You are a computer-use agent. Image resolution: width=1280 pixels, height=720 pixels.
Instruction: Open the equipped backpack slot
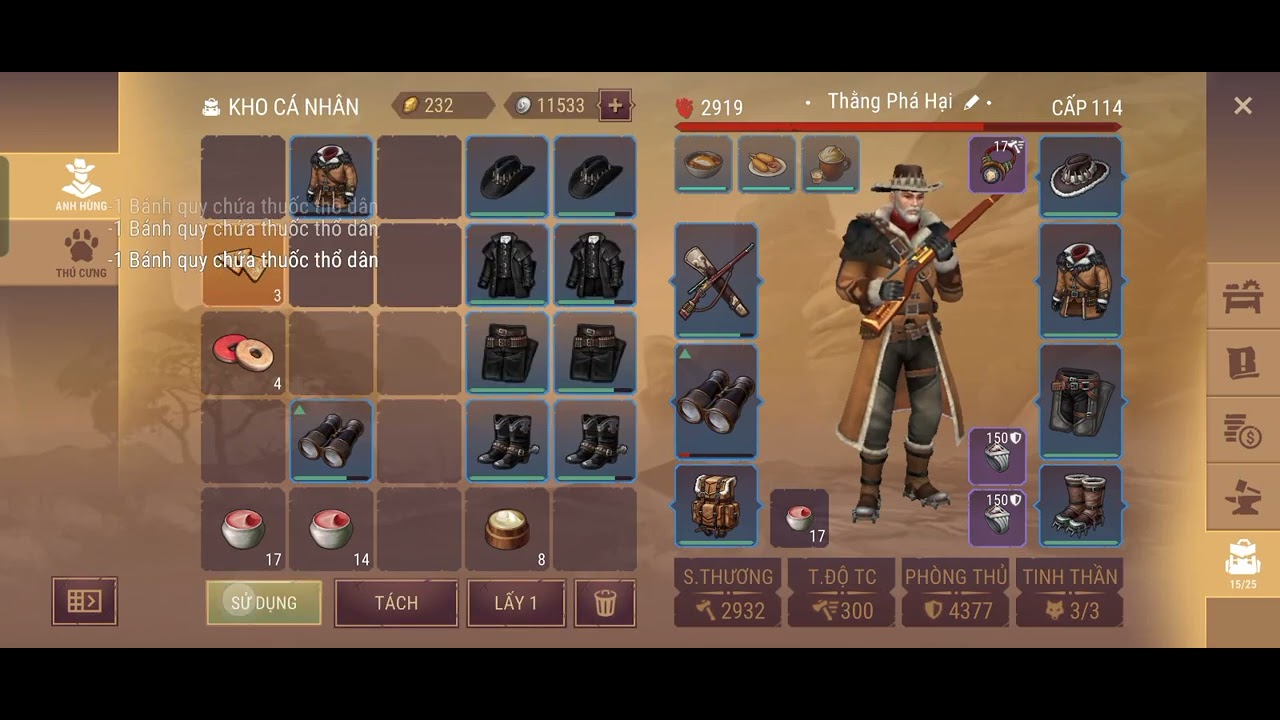pos(716,505)
